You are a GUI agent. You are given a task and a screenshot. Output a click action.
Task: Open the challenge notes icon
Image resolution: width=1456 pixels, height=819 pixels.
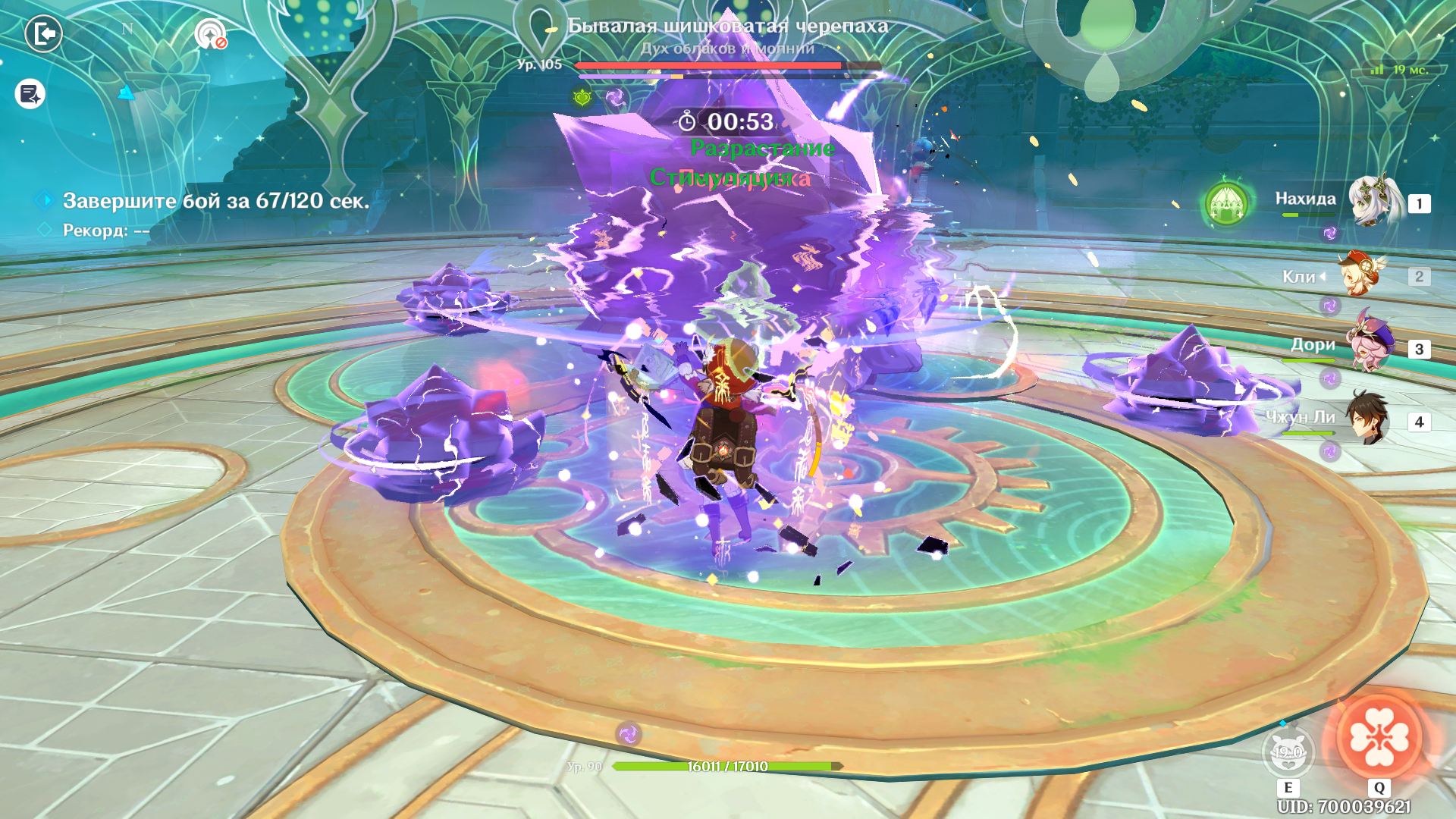click(30, 94)
